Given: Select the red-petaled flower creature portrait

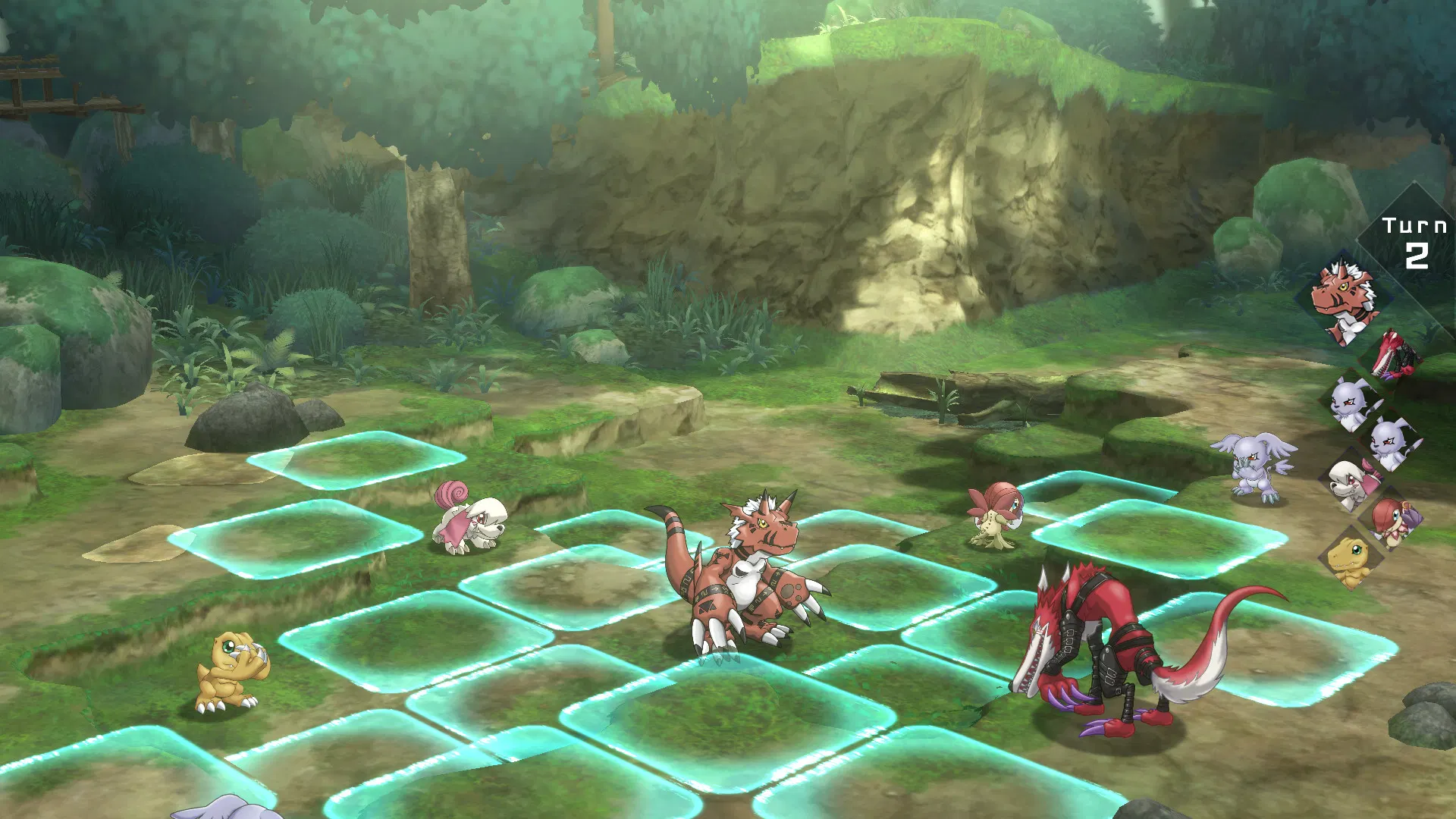Looking at the screenshot, I should [1392, 522].
